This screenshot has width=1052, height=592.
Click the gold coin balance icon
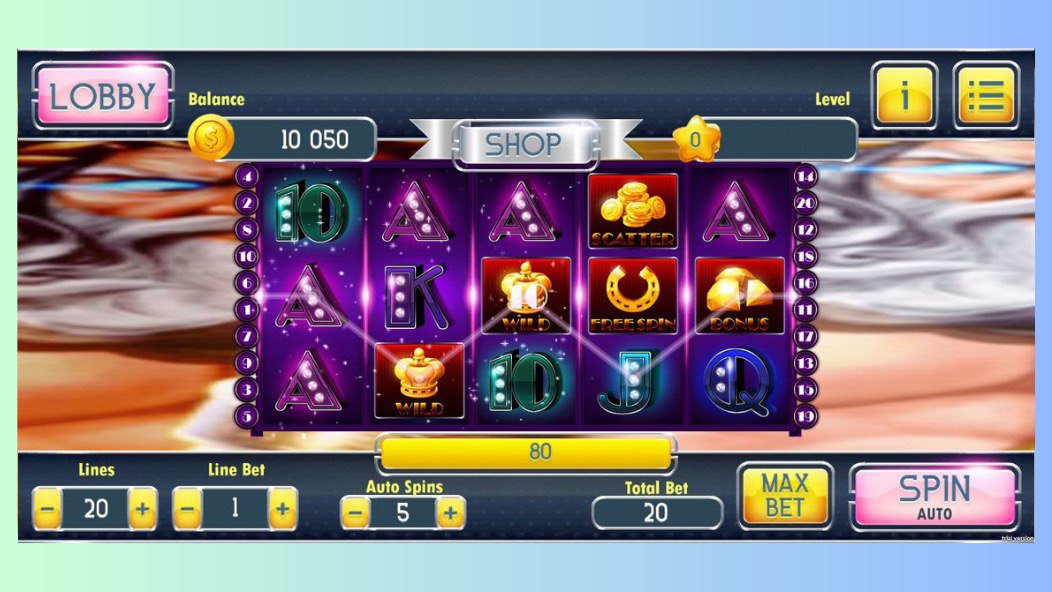click(211, 140)
